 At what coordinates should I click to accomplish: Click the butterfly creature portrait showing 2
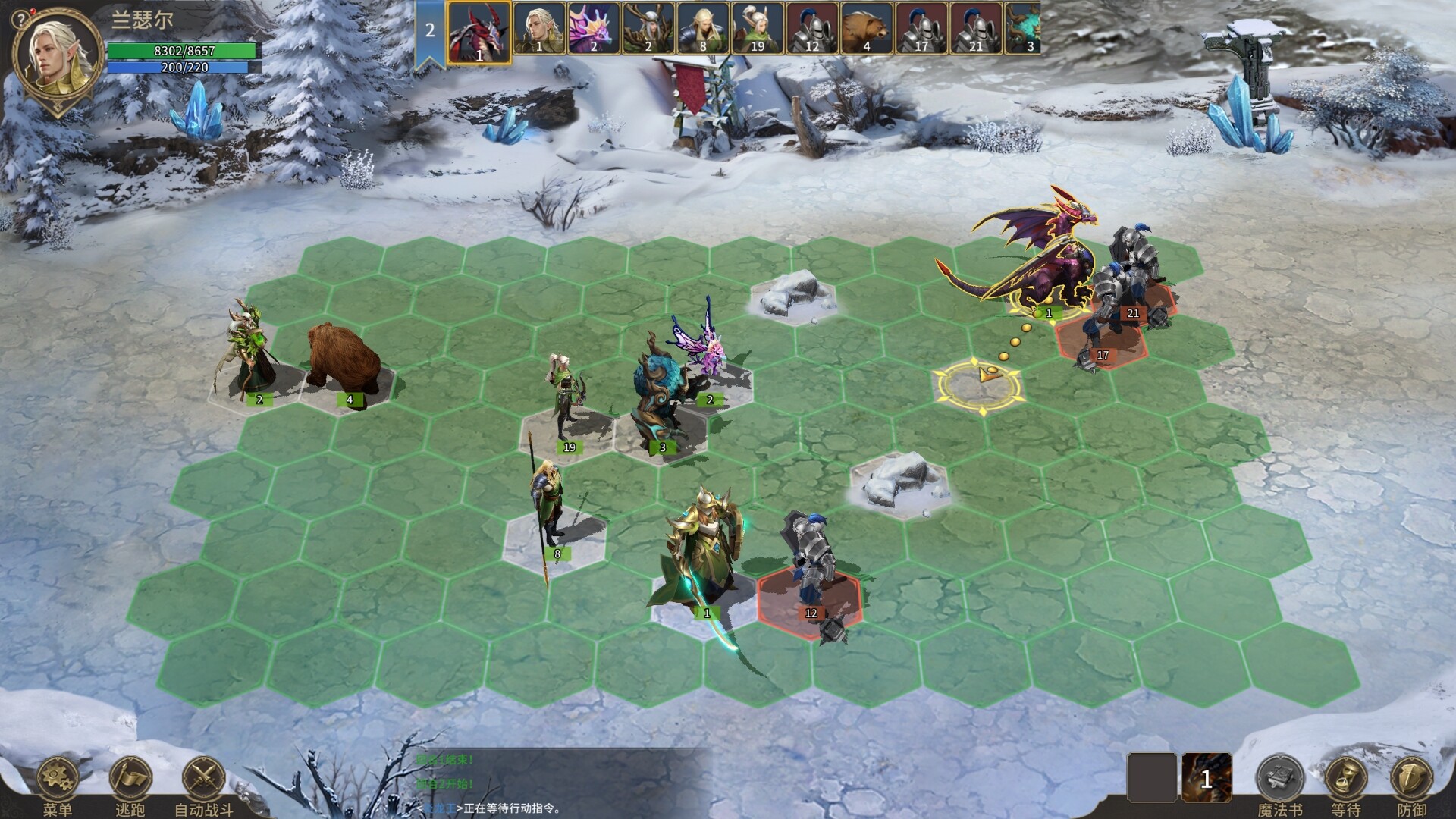pos(595,29)
